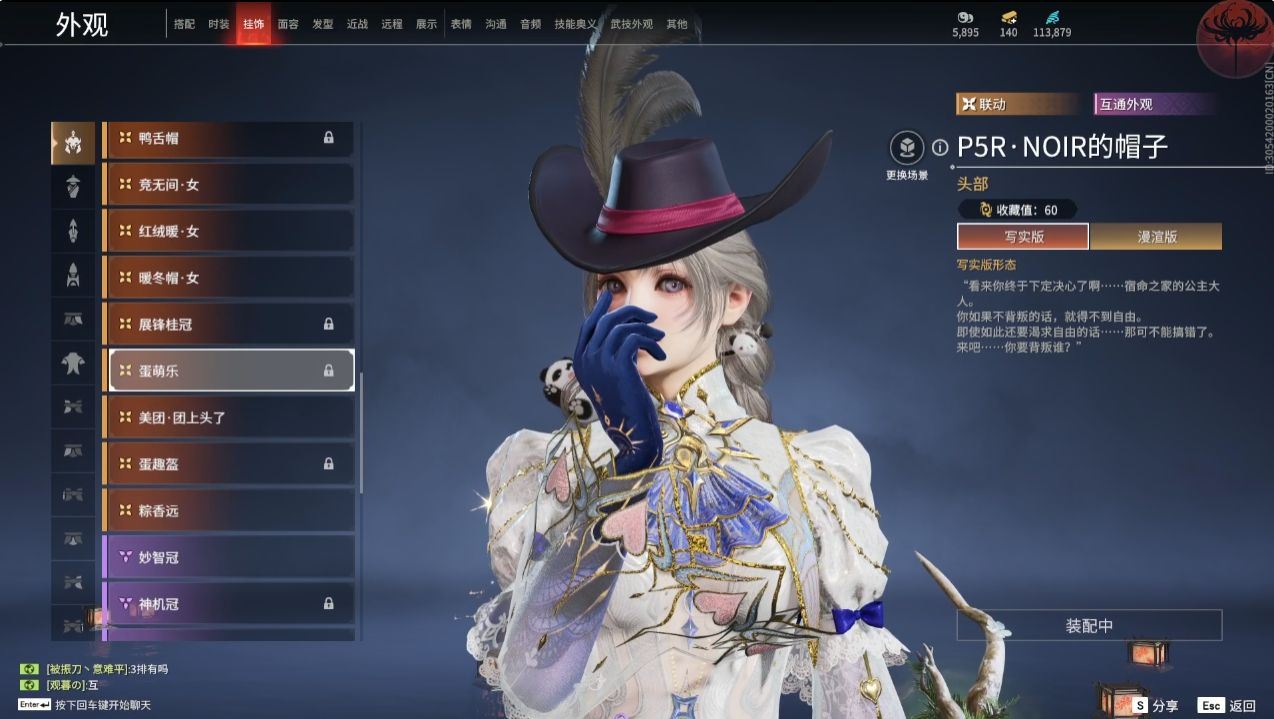Select the 粽香远 accessory
Image resolution: width=1274 pixels, height=719 pixels.
point(229,510)
